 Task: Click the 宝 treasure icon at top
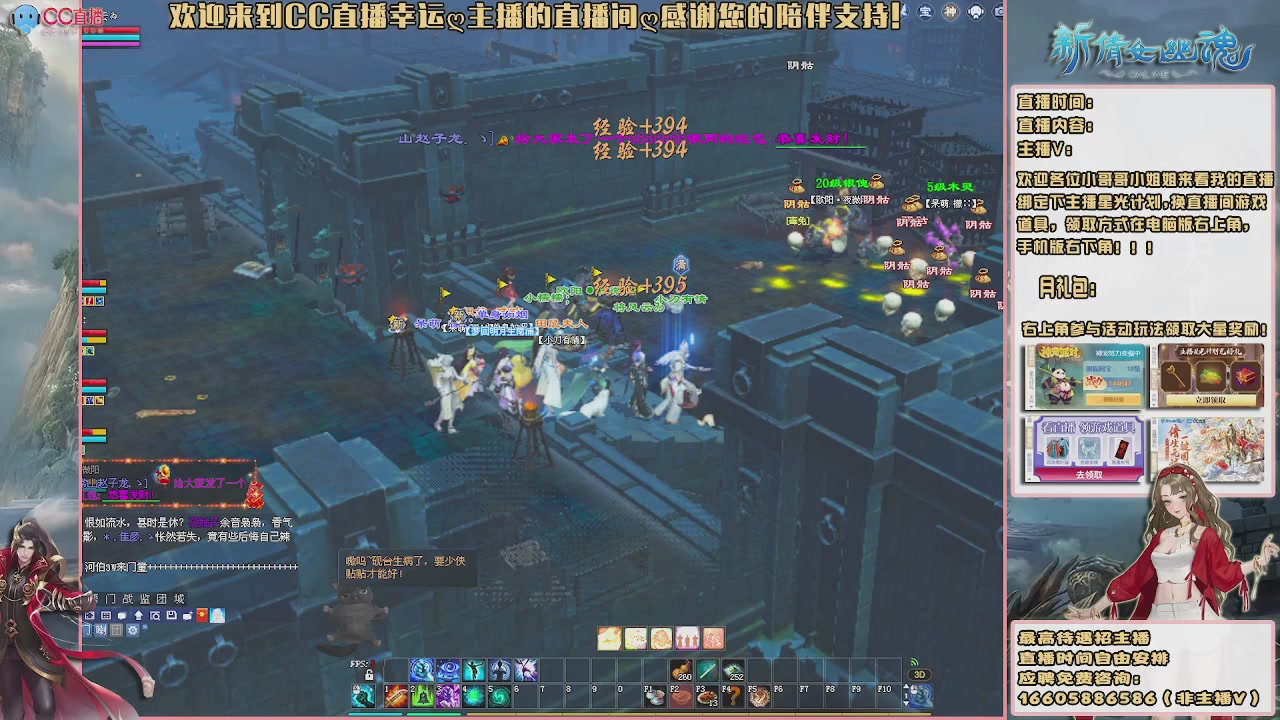click(925, 12)
